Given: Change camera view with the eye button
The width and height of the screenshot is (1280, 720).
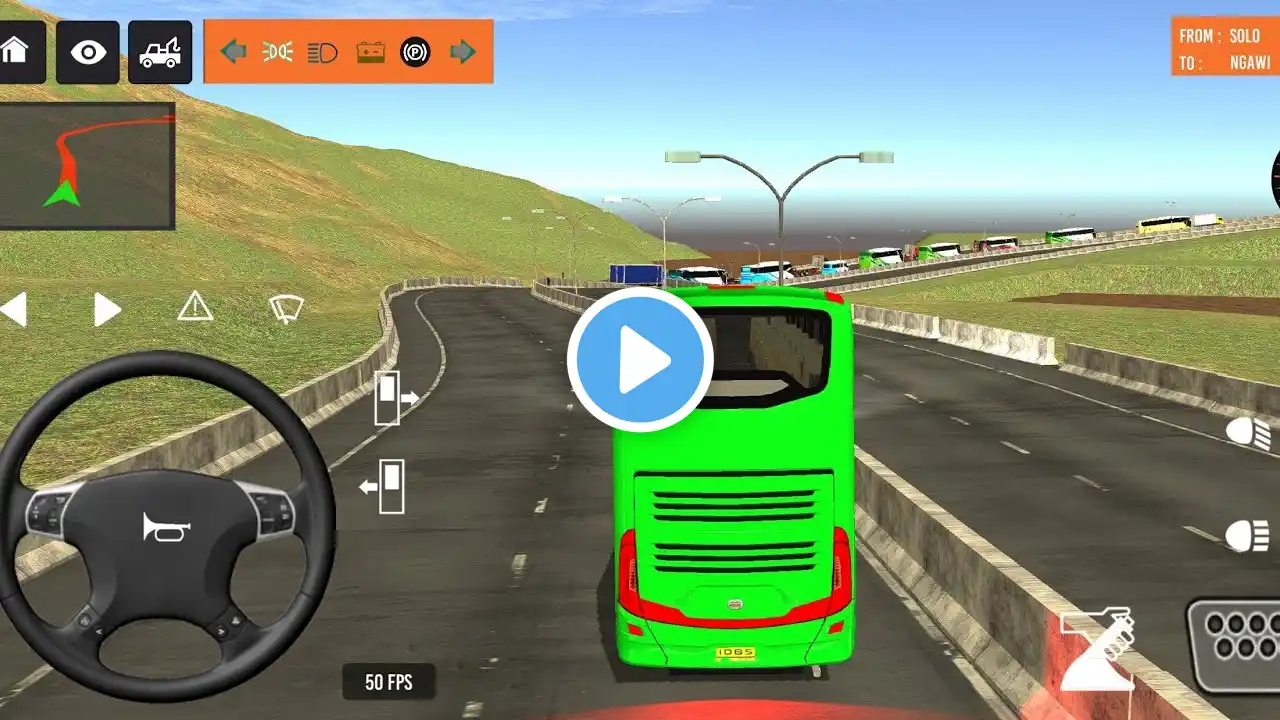Looking at the screenshot, I should coord(87,51).
